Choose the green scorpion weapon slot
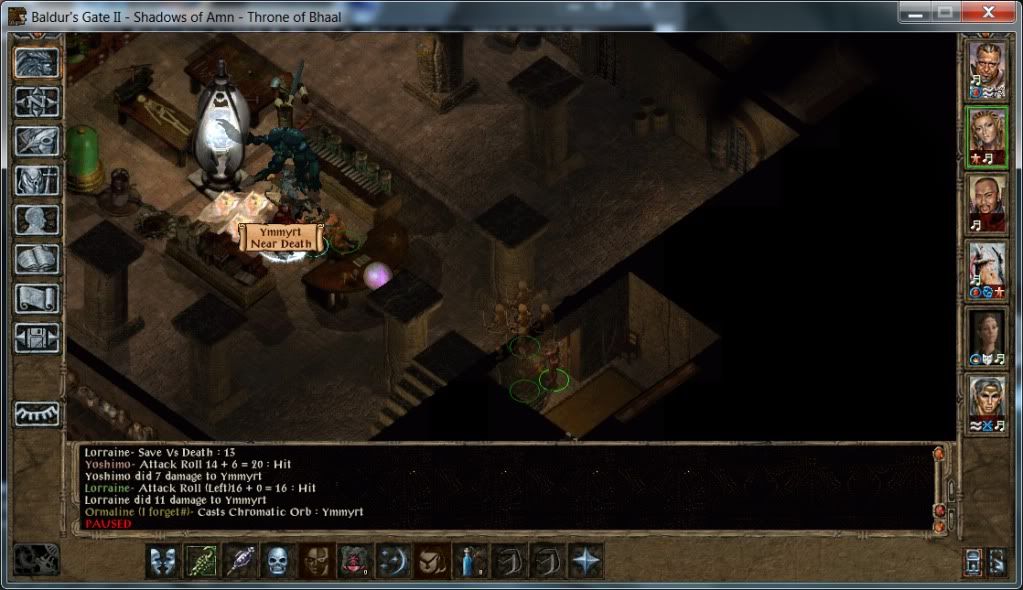The image size is (1023, 590). pos(200,561)
